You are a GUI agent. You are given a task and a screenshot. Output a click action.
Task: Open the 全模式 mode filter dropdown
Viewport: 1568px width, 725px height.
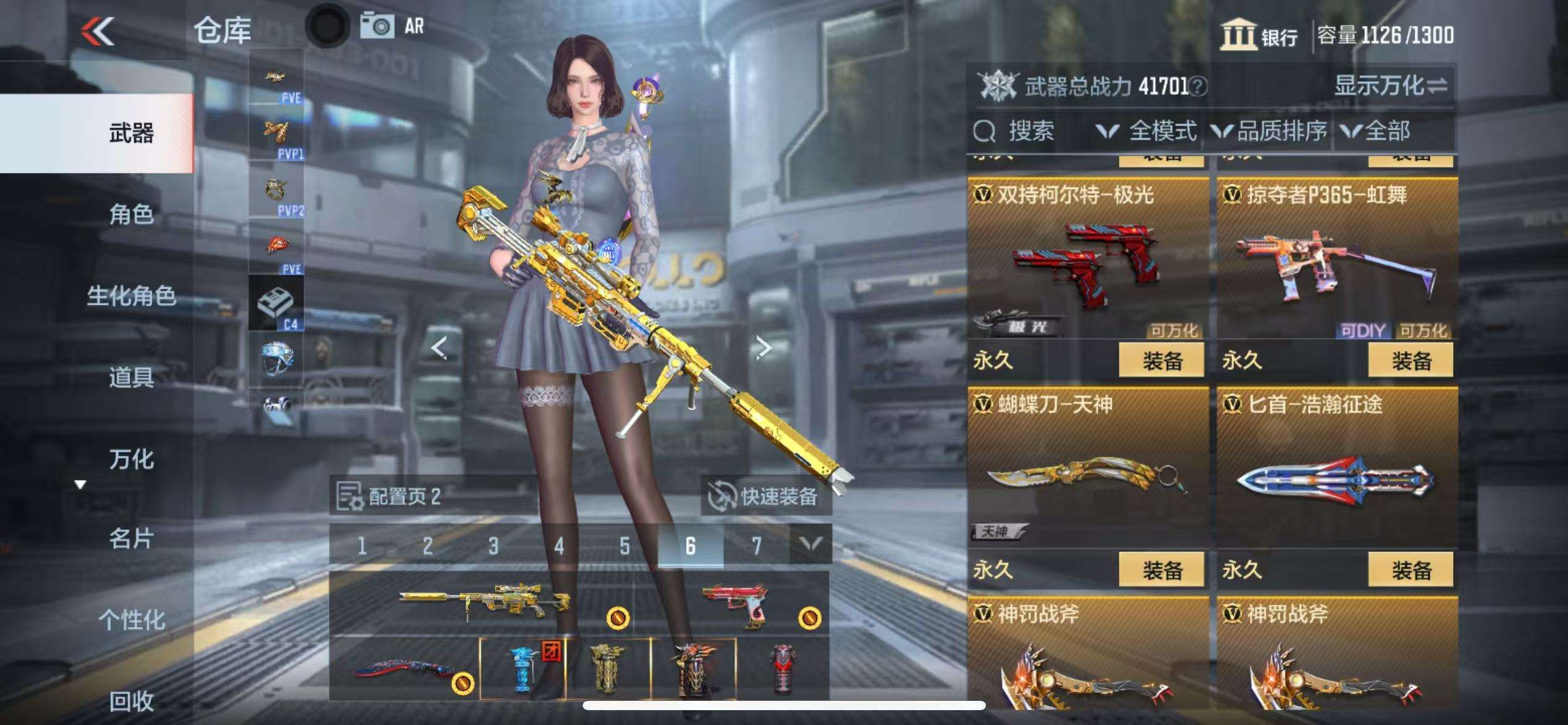(1147, 131)
